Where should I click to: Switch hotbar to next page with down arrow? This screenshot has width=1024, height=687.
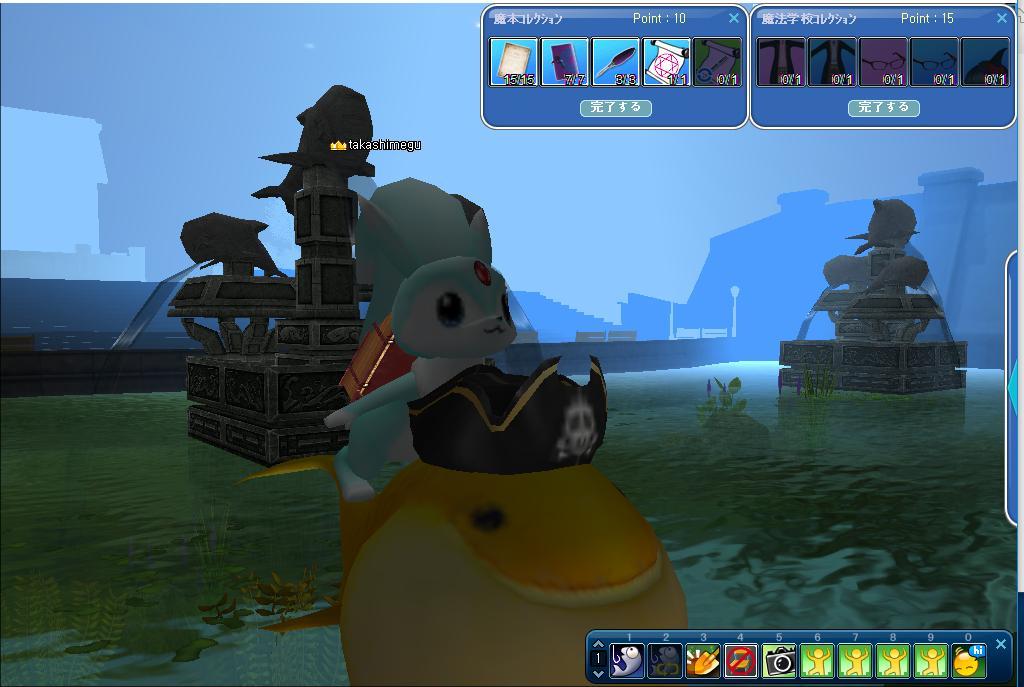click(x=598, y=673)
